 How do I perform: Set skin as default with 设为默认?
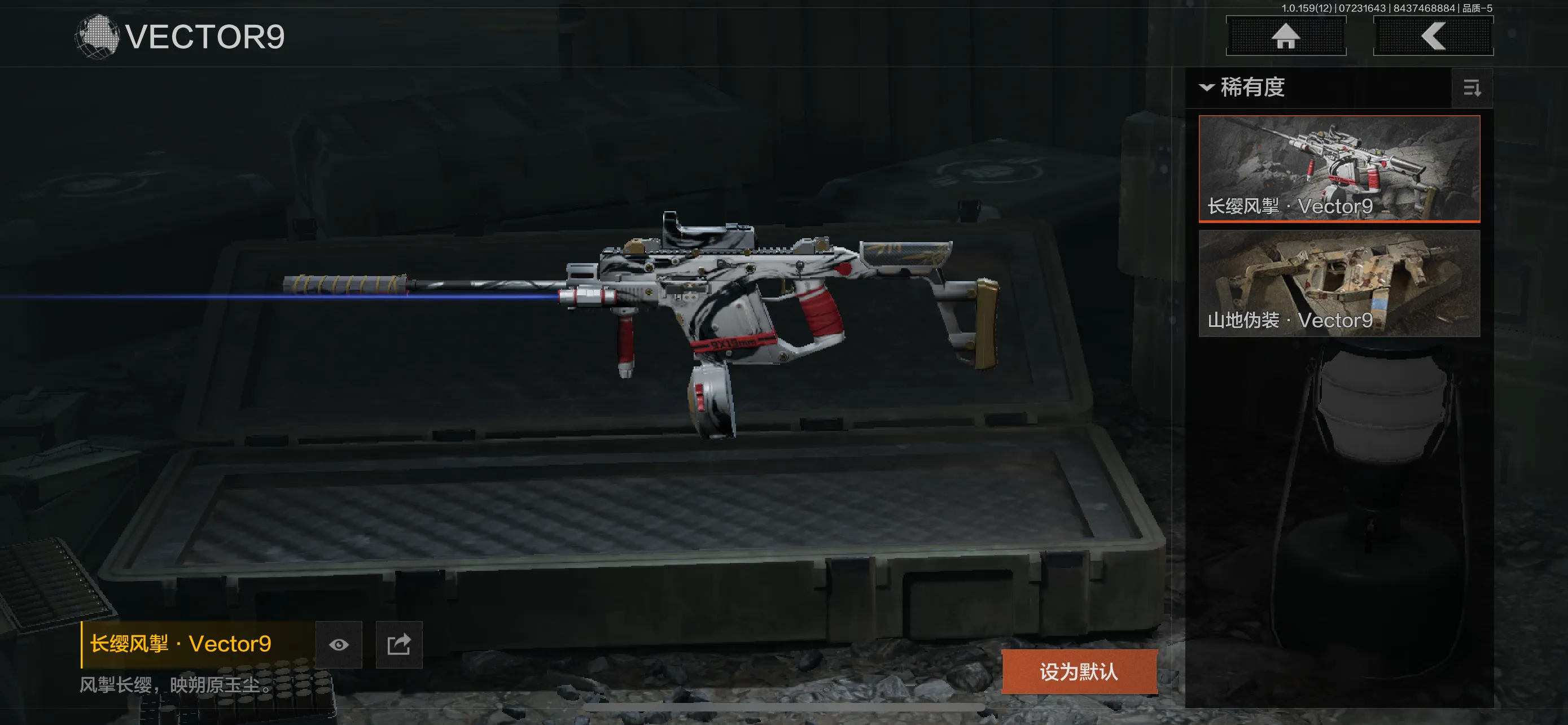(x=1079, y=671)
